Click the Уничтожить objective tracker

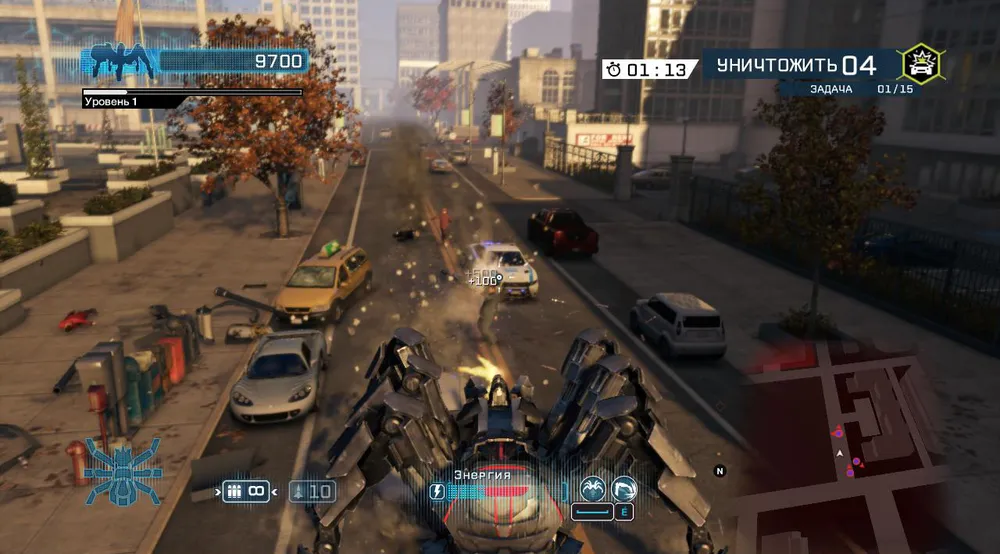[790, 67]
